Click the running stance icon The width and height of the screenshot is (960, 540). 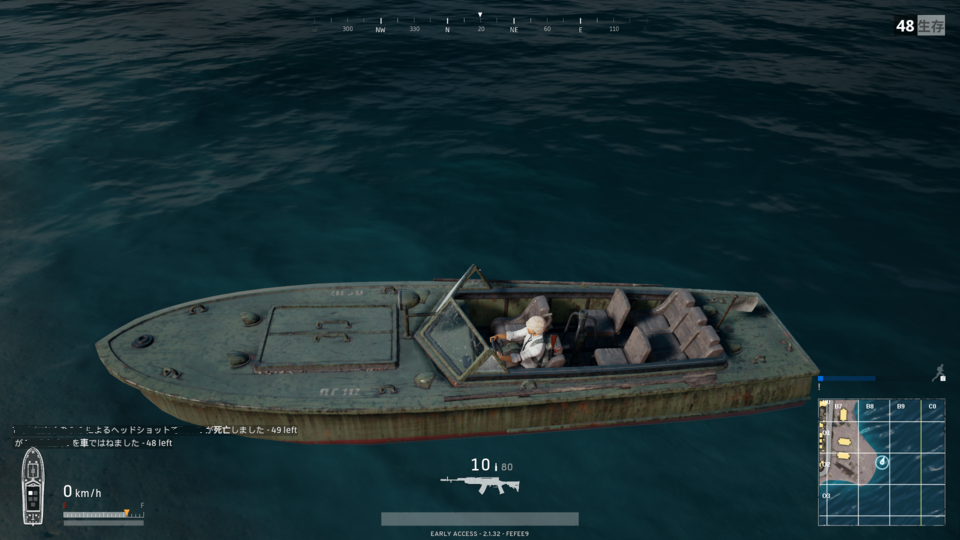click(939, 372)
